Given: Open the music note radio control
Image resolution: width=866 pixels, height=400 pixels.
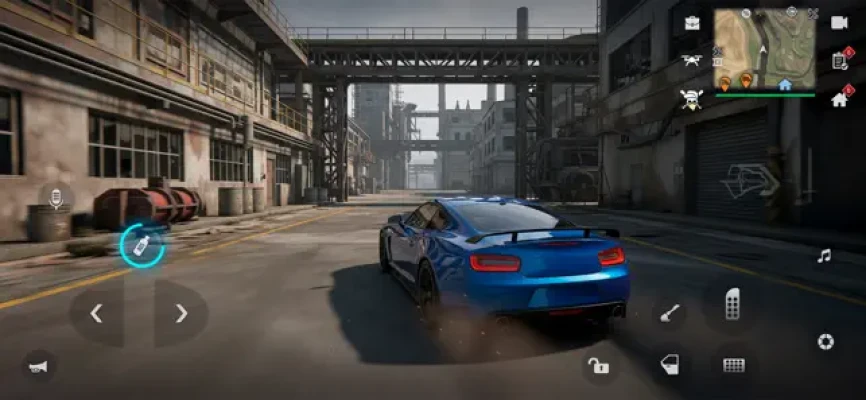Looking at the screenshot, I should coord(824,256).
